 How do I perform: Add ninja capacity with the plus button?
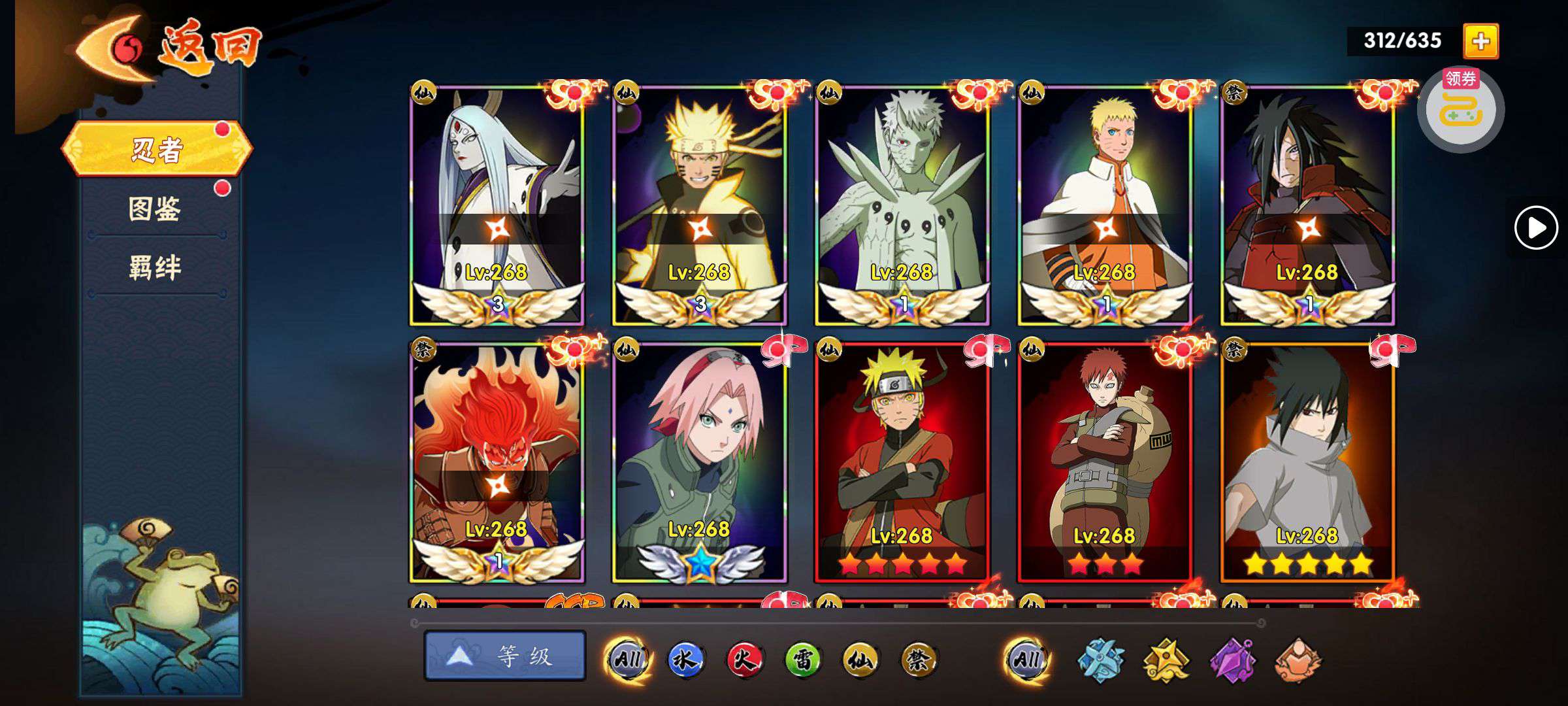pos(1480,41)
